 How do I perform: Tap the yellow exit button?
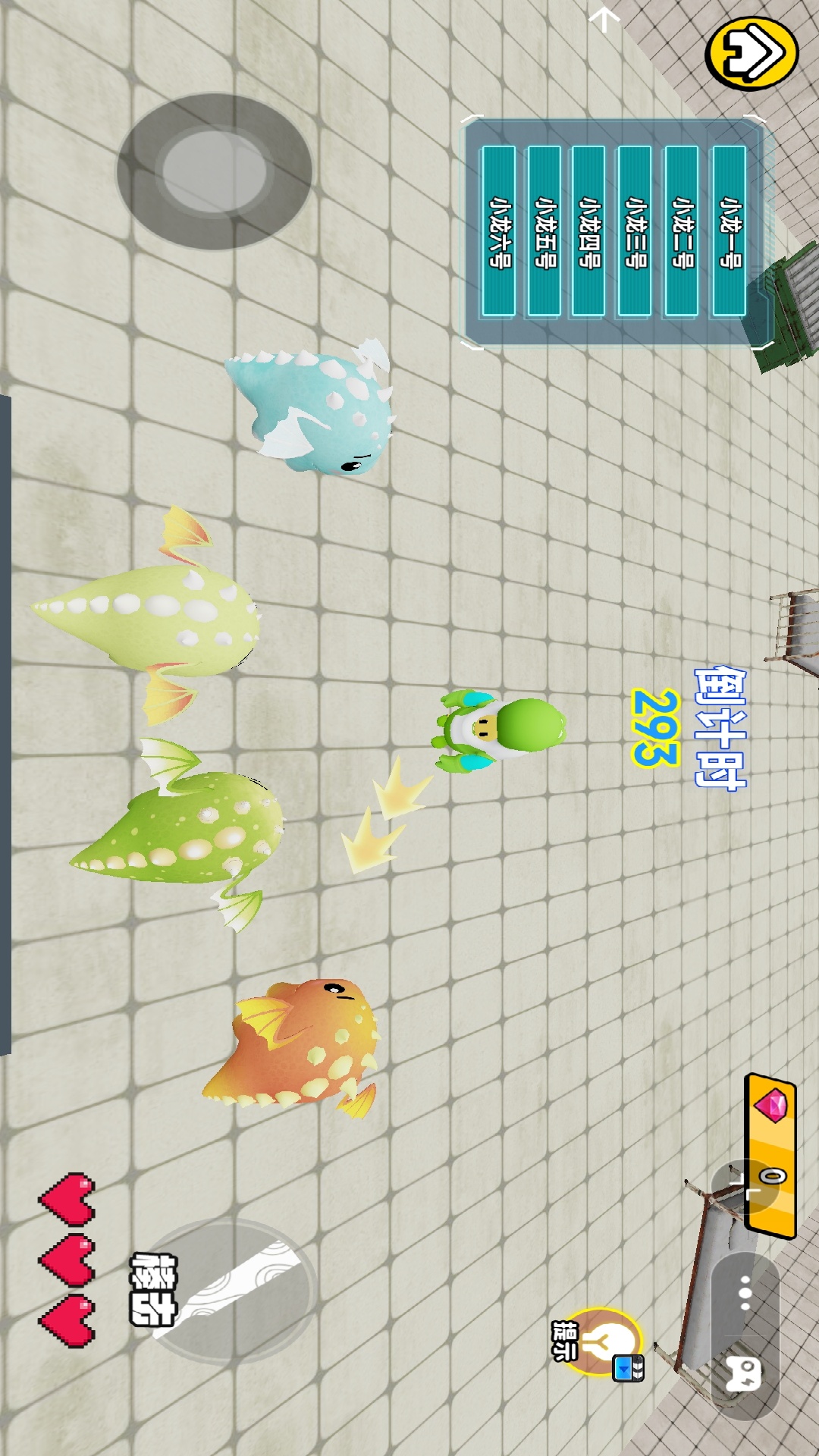[x=752, y=53]
